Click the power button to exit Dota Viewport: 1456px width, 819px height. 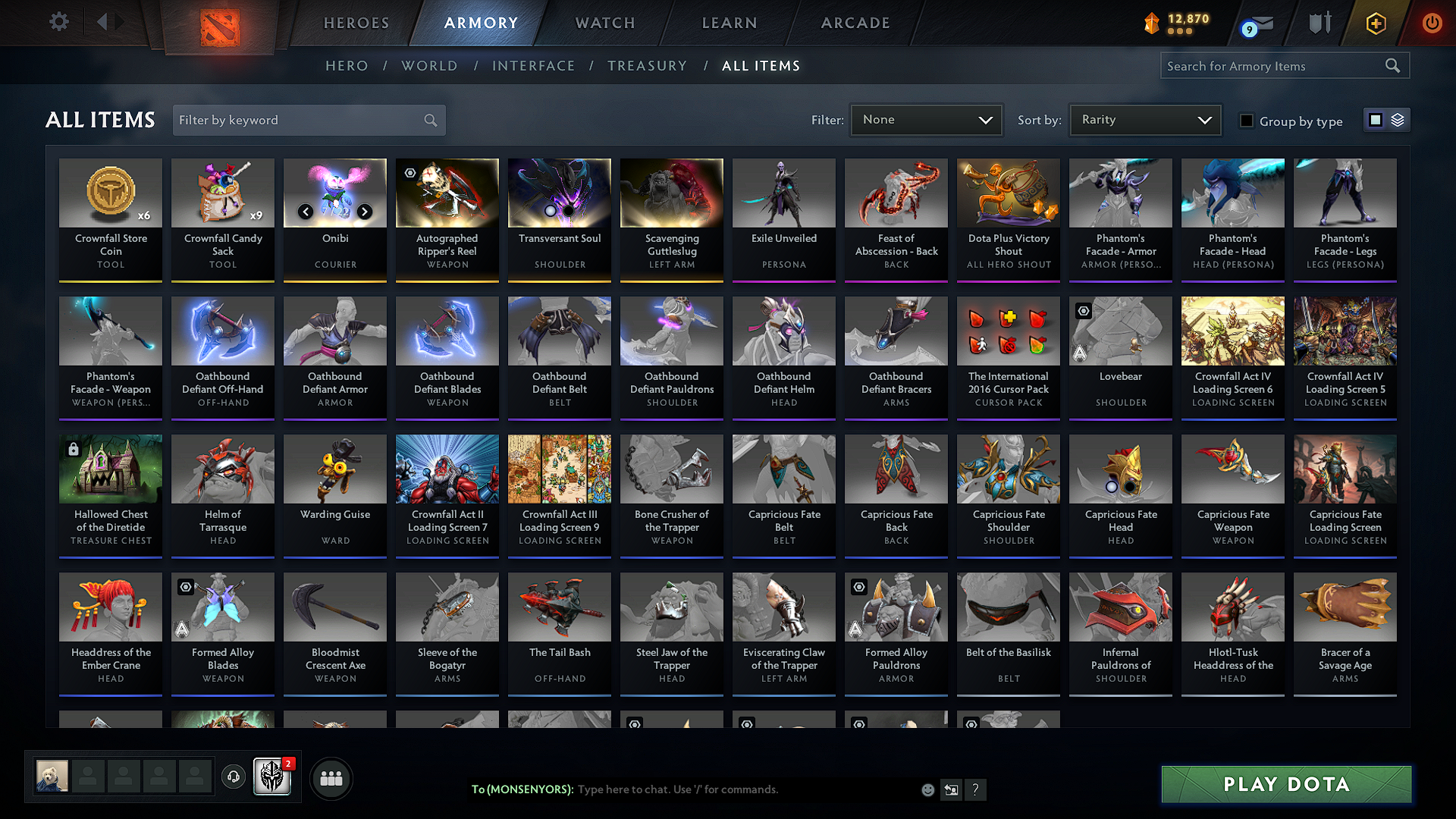tap(1432, 23)
